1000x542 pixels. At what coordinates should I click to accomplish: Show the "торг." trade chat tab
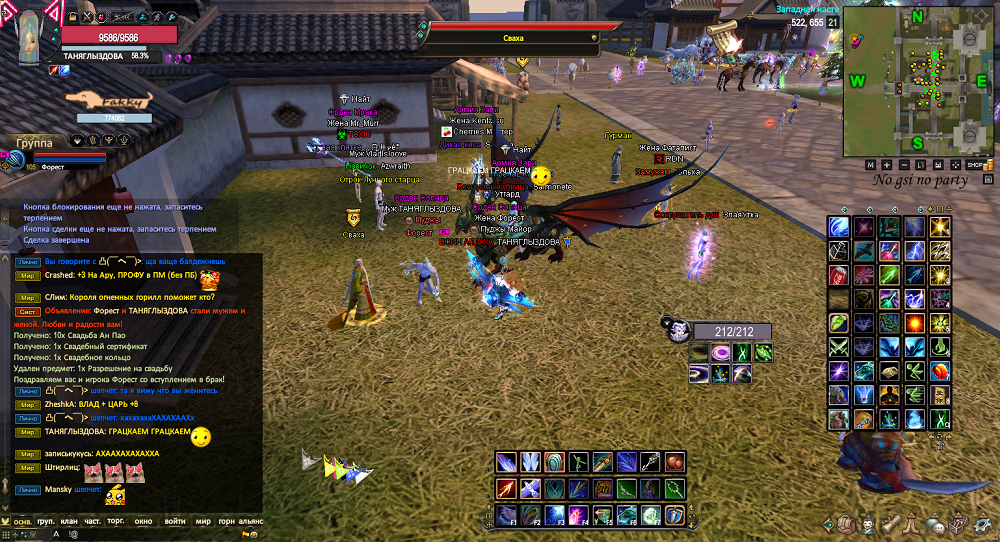click(118, 521)
